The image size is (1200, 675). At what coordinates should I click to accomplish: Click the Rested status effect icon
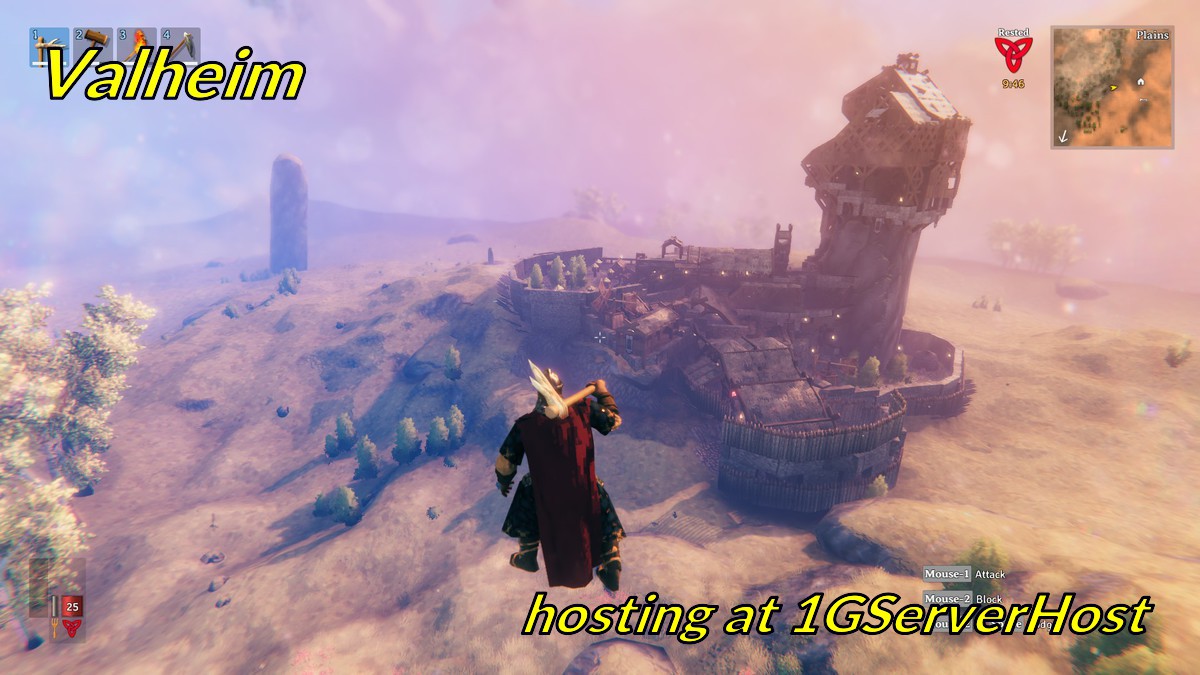pyautogui.click(x=1013, y=53)
